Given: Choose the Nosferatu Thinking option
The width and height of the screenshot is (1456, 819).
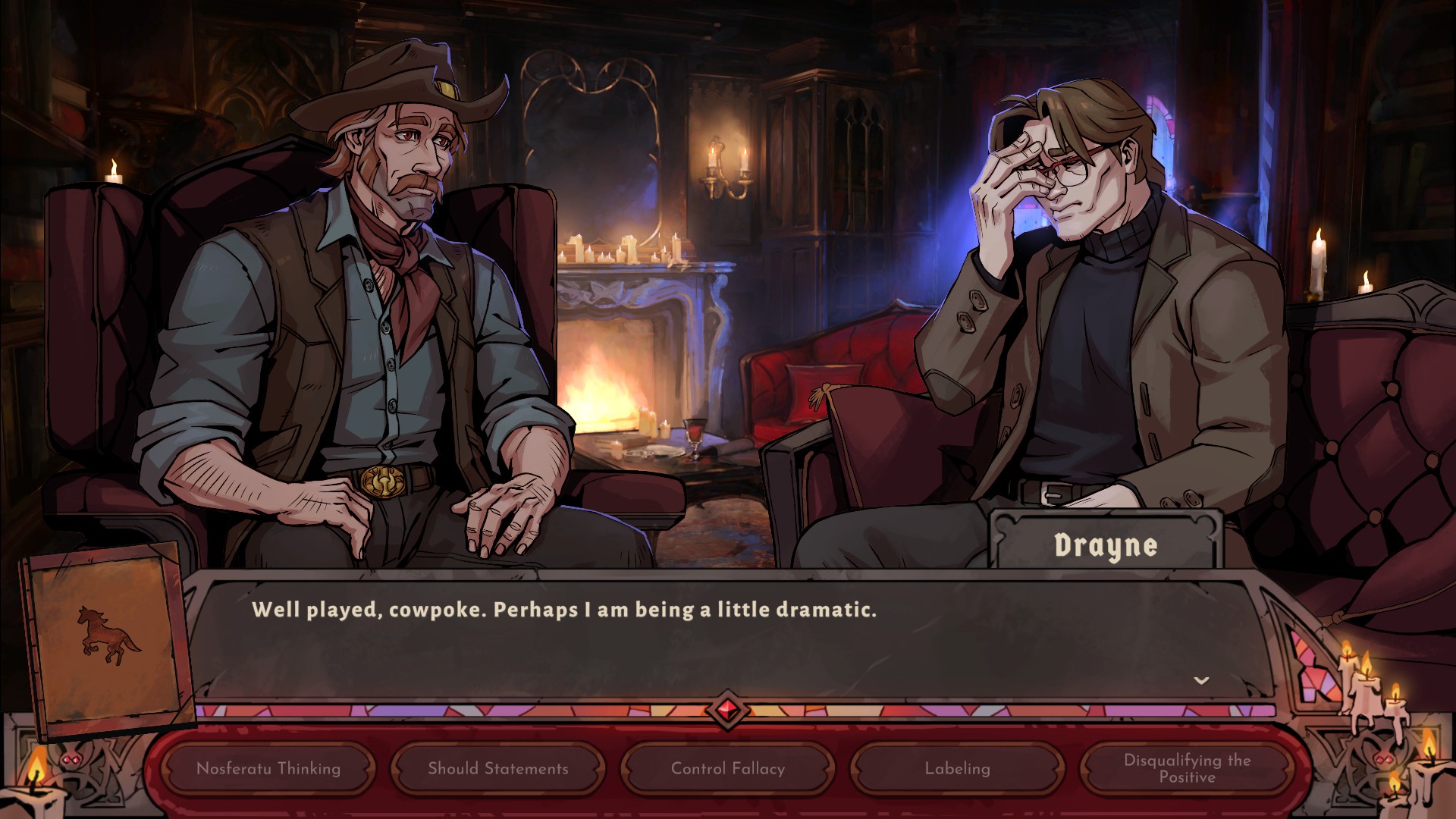Looking at the screenshot, I should click(268, 768).
